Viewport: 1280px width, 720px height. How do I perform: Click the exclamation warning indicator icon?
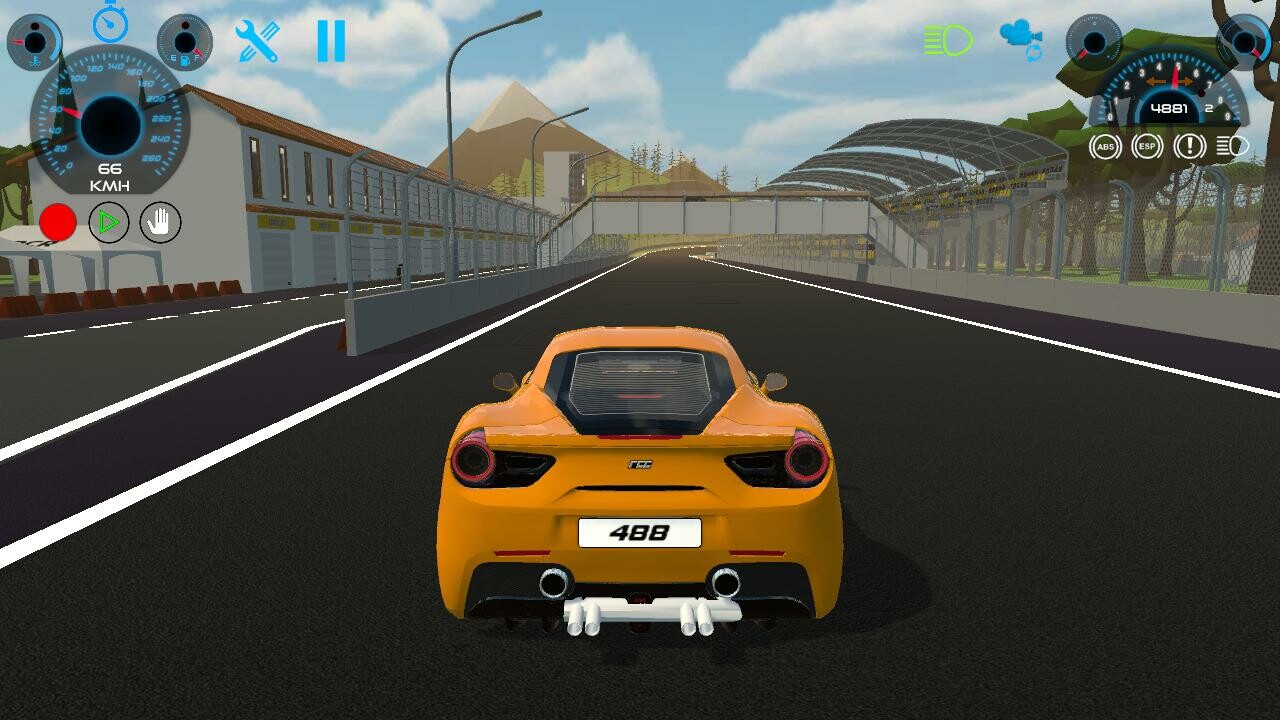tap(1187, 147)
